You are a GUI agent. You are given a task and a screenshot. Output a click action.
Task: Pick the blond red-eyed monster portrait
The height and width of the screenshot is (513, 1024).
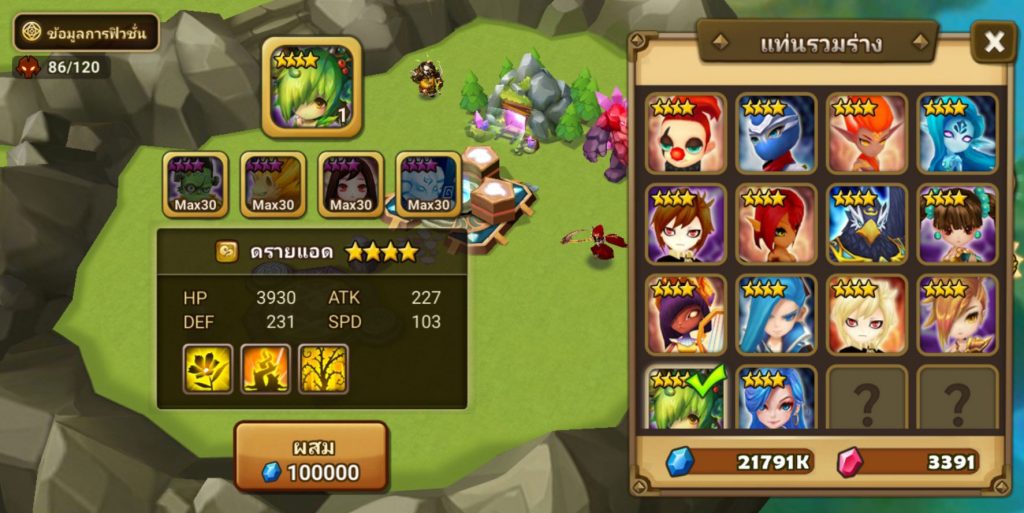tap(867, 315)
